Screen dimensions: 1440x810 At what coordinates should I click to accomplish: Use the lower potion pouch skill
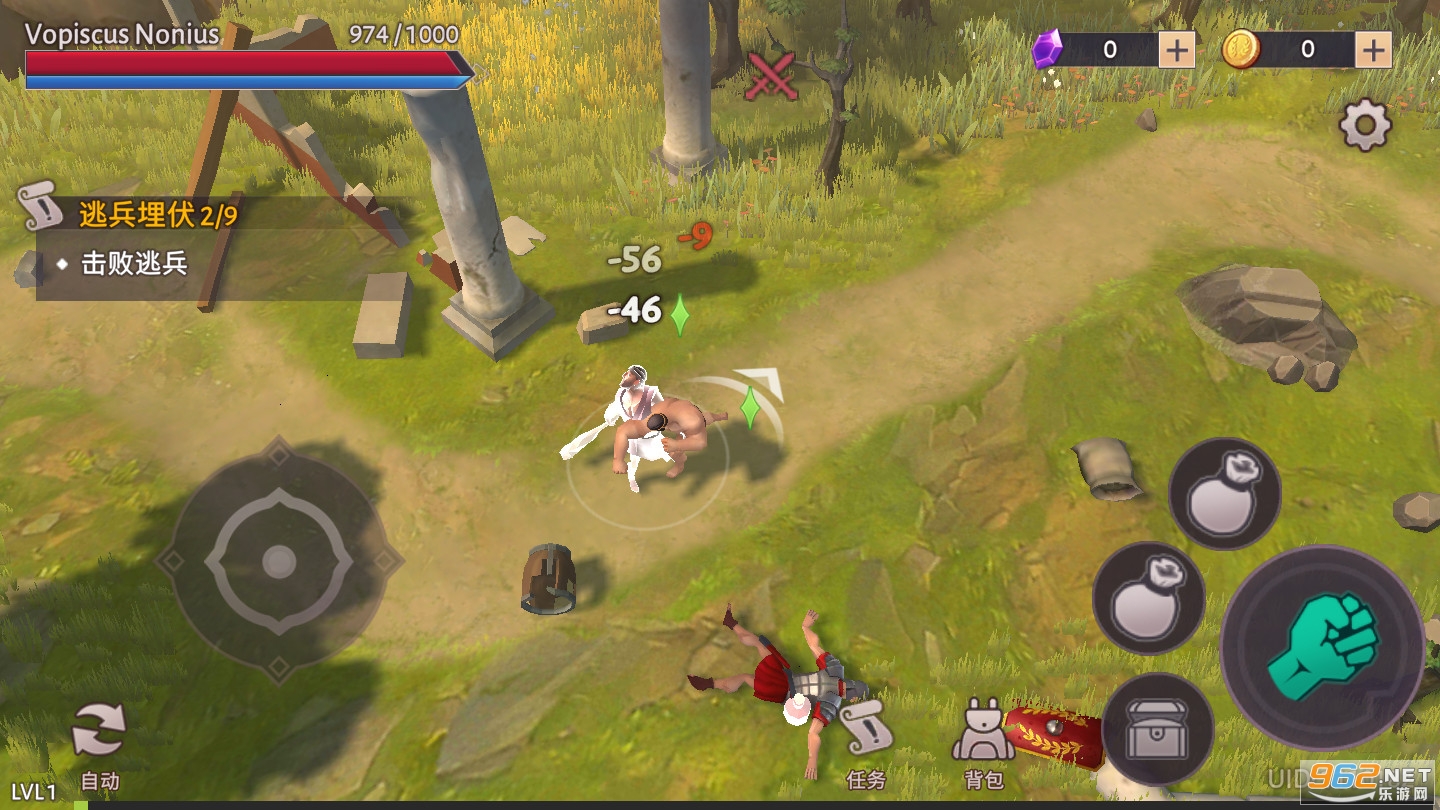[1148, 598]
